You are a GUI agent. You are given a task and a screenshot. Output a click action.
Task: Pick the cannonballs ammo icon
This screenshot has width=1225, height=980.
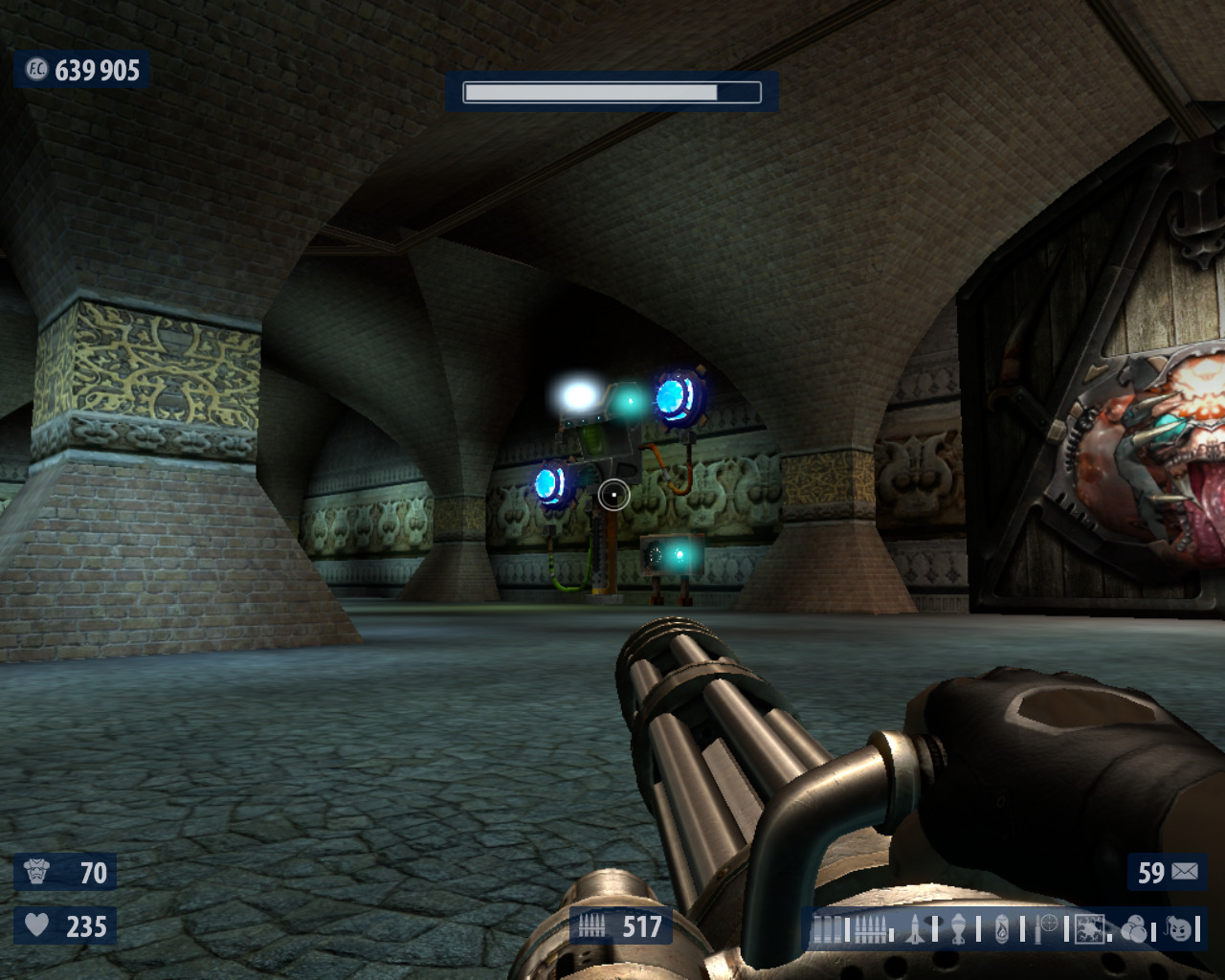coord(1134,929)
